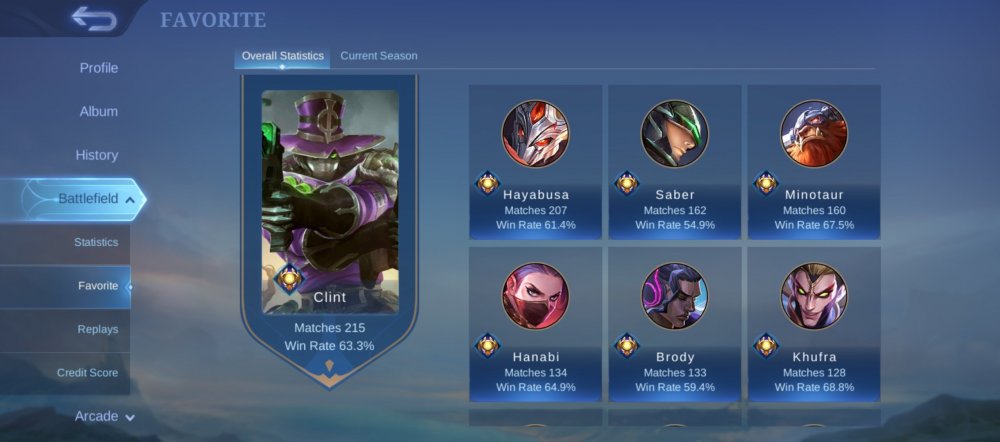1000x442 pixels.
Task: Switch to the Overall Statistics tab
Action: coord(283,56)
